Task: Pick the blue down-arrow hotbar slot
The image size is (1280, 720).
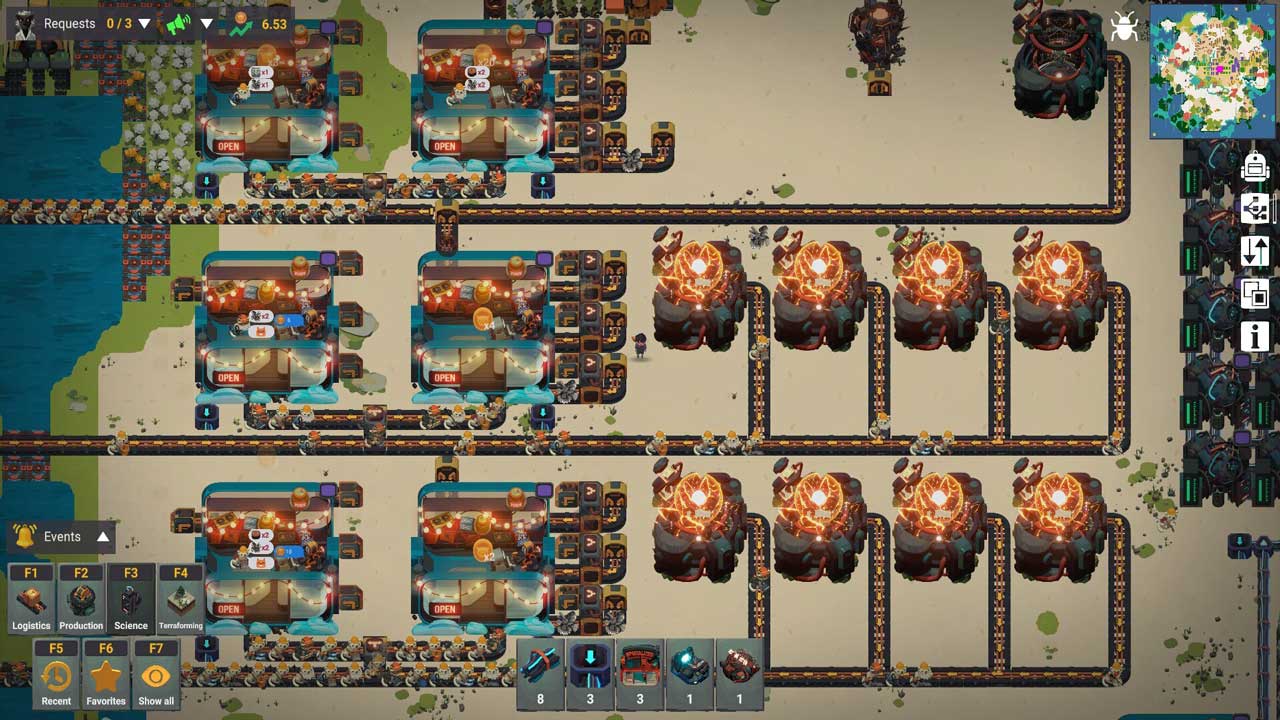Action: point(590,672)
